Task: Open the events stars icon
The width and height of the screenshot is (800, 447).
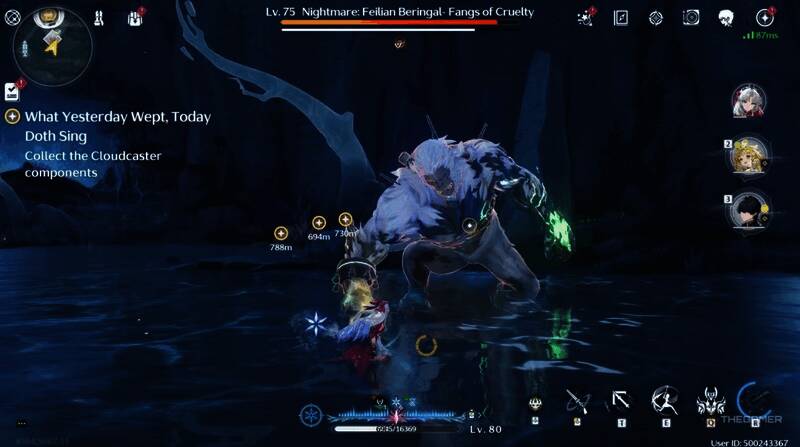Action: [587, 17]
